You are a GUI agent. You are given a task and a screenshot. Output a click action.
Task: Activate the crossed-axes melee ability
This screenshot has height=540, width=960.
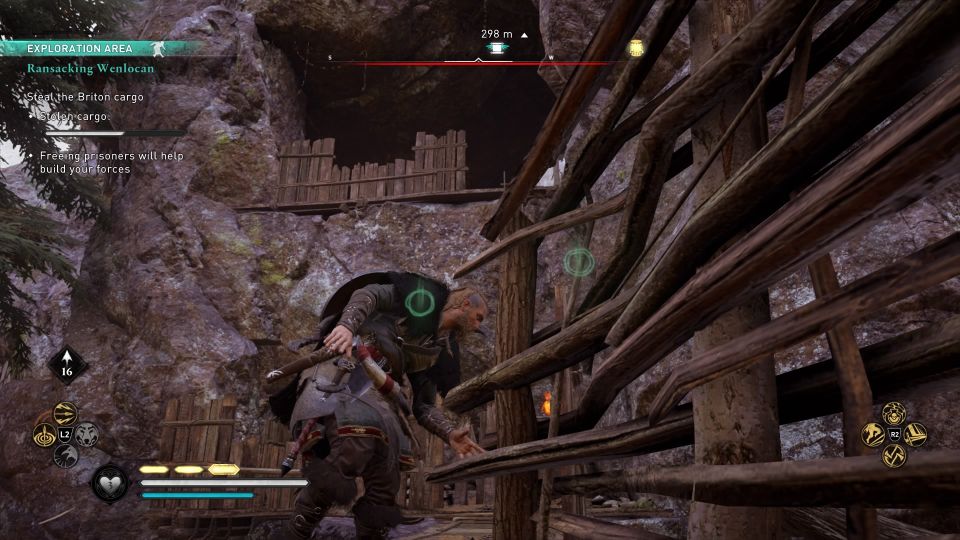893,457
